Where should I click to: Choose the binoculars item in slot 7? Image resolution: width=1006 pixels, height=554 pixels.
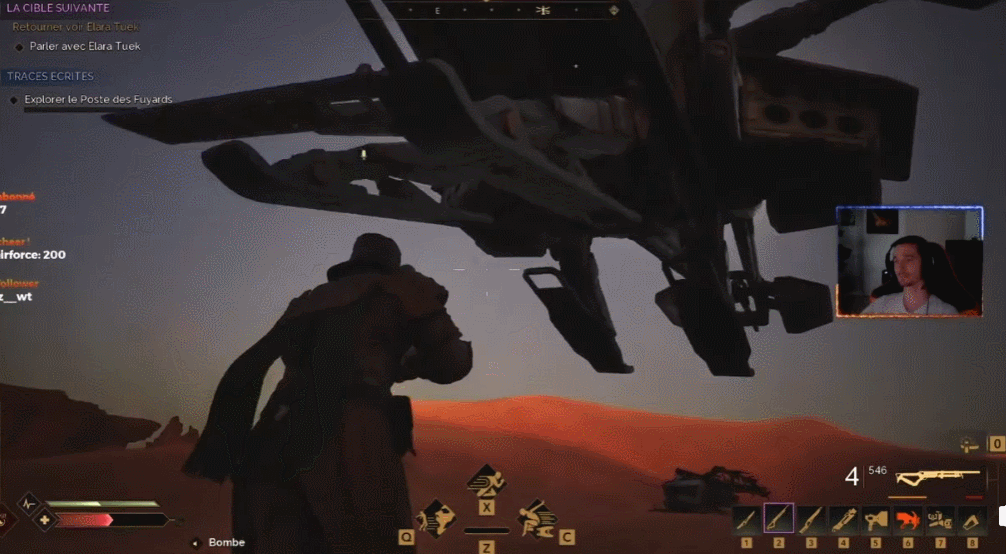939,520
